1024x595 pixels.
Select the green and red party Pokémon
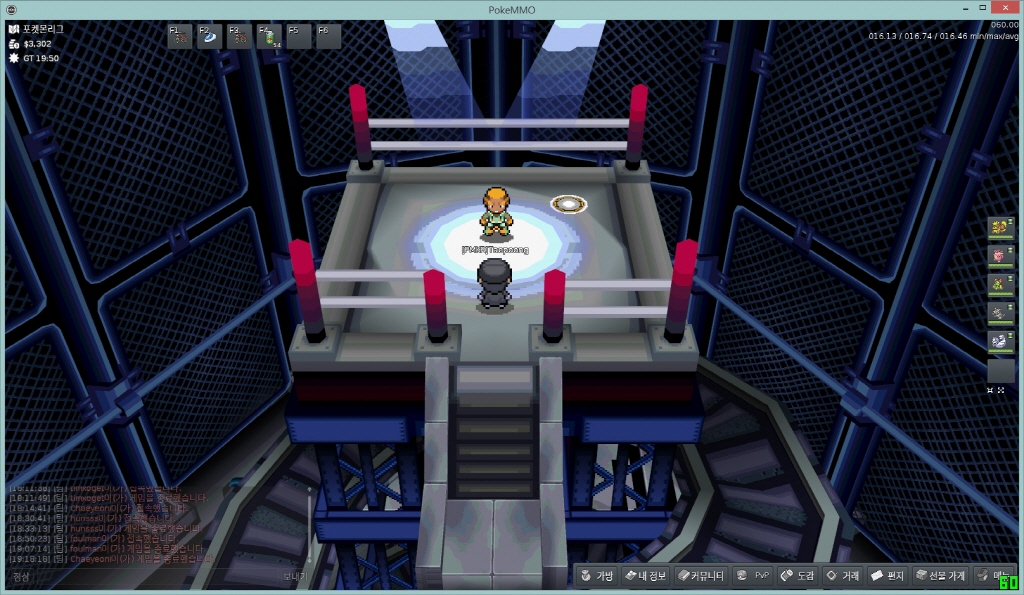(x=1000, y=286)
